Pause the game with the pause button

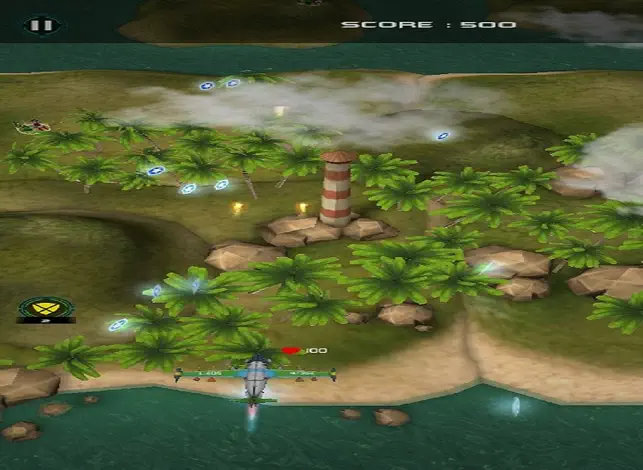pos(39,24)
